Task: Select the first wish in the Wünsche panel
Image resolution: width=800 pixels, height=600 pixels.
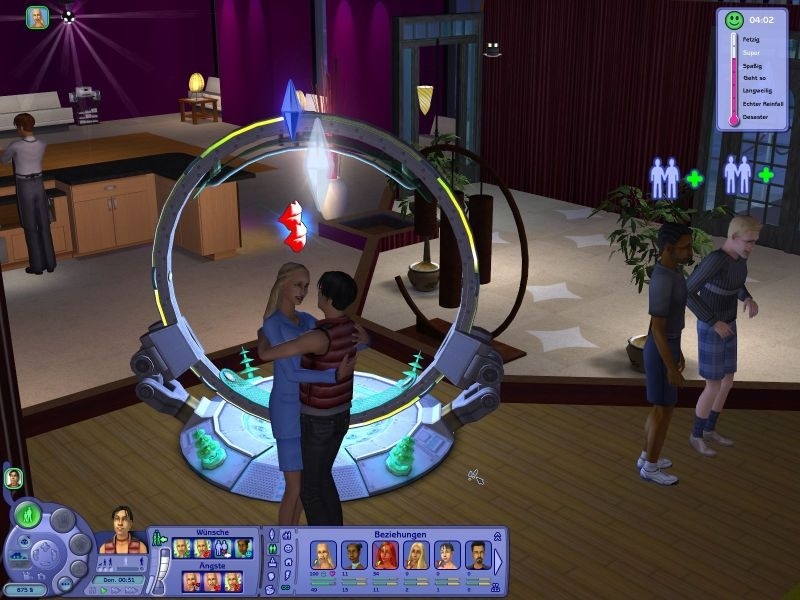Action: [182, 547]
